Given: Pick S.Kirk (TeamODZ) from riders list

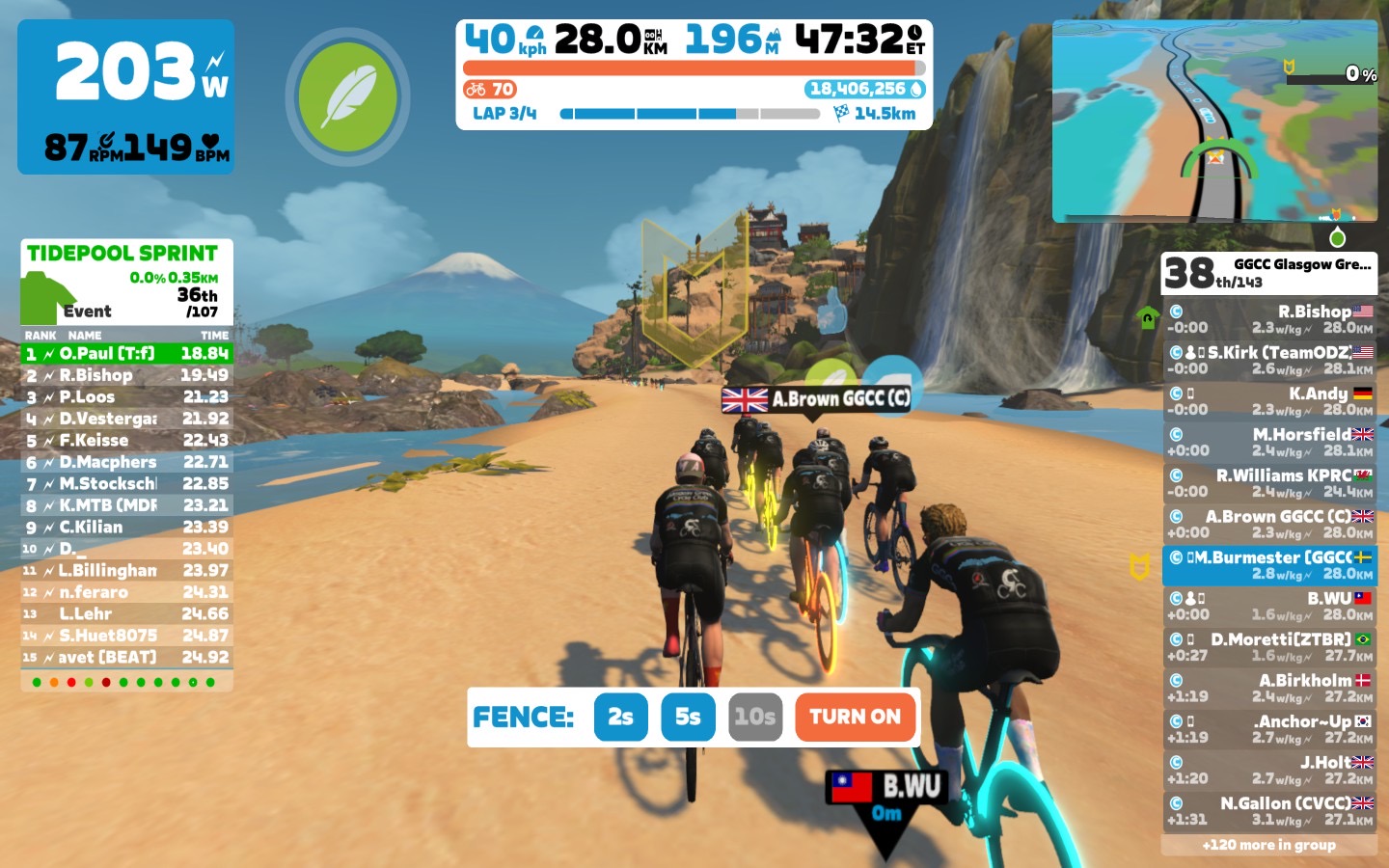Looking at the screenshot, I should click(x=1268, y=360).
